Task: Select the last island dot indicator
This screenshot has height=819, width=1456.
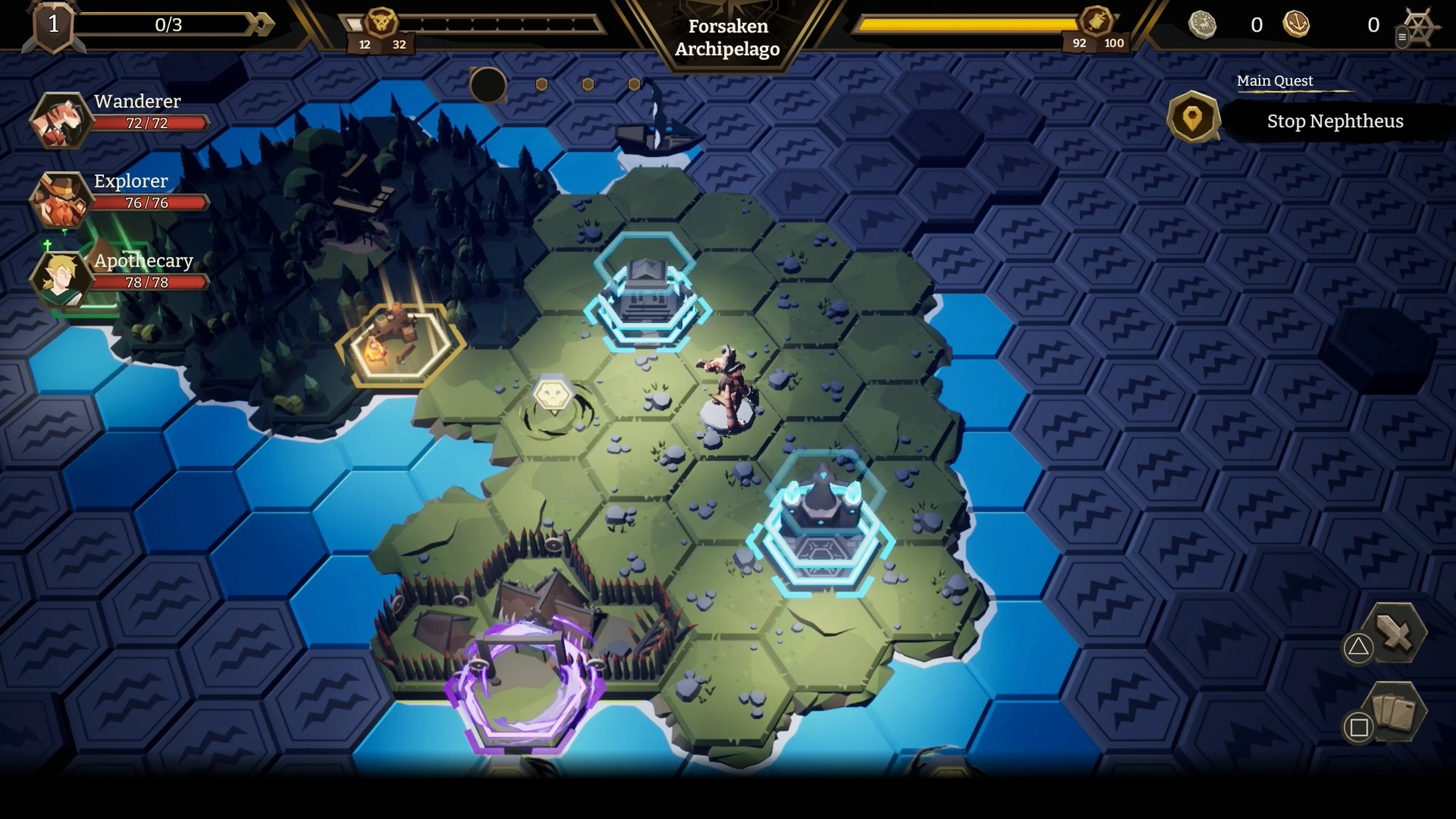Action: click(x=634, y=85)
